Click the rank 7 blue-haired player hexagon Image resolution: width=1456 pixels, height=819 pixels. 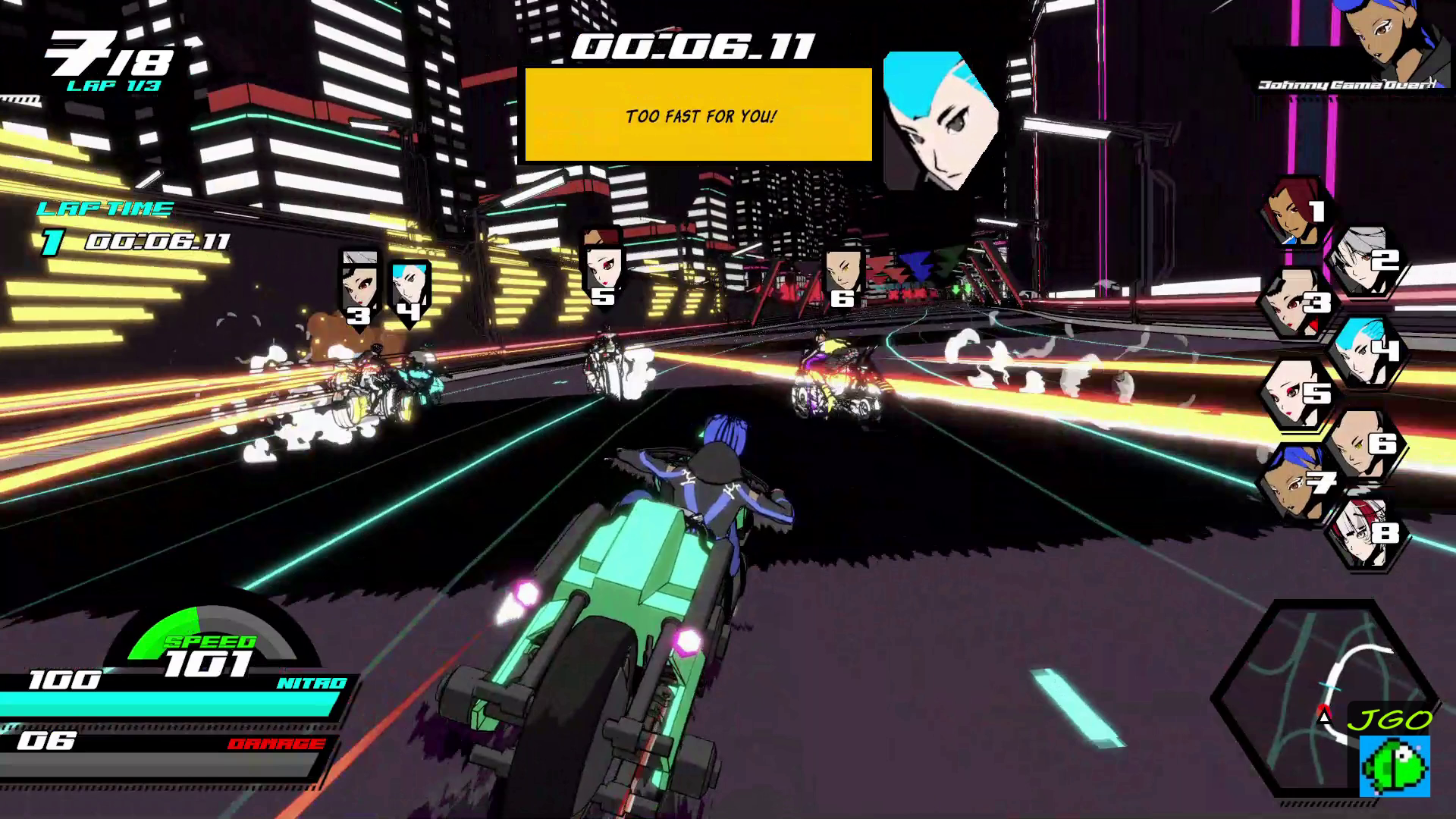coord(1295,482)
